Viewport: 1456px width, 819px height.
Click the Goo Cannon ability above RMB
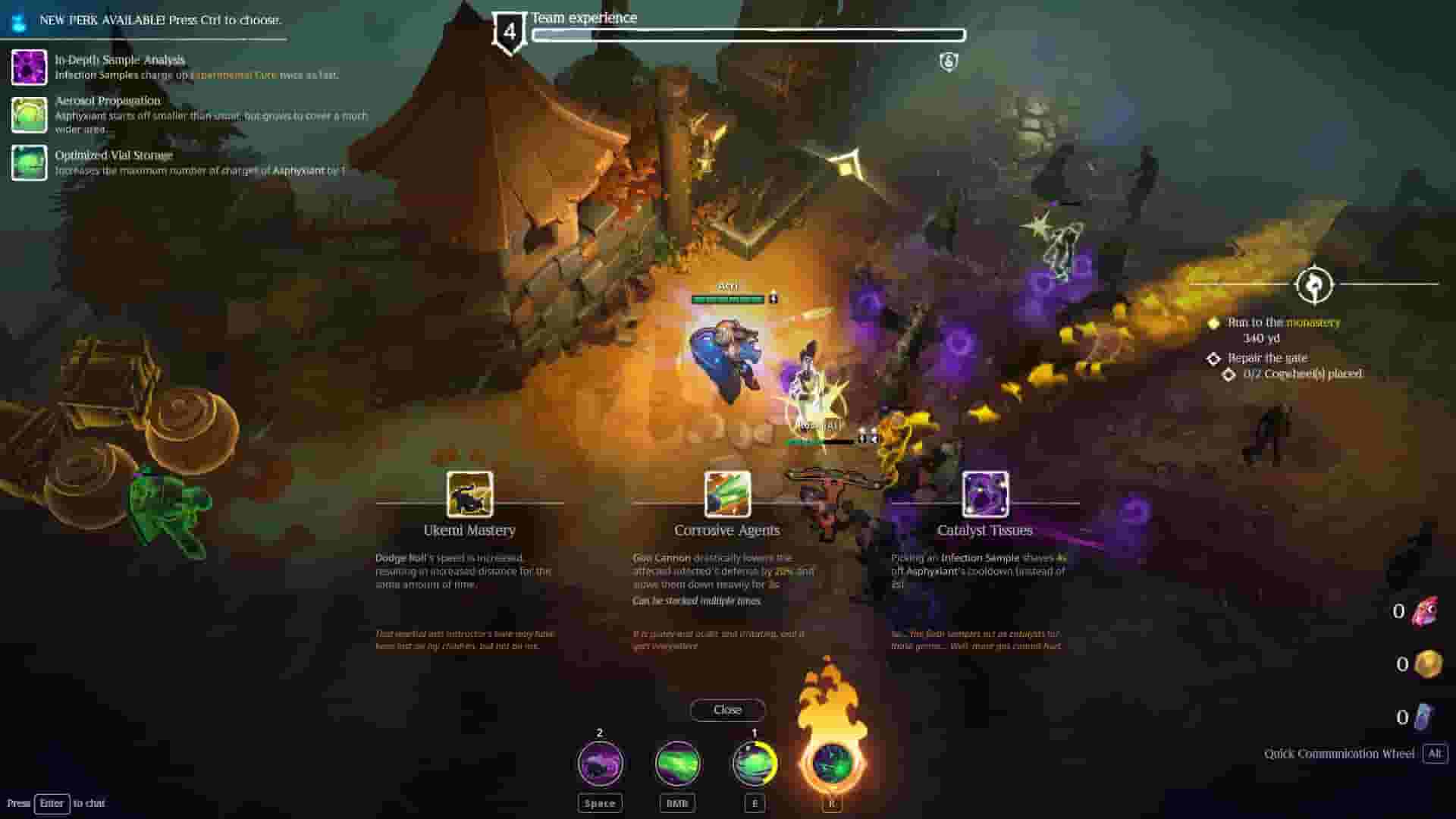(x=677, y=764)
